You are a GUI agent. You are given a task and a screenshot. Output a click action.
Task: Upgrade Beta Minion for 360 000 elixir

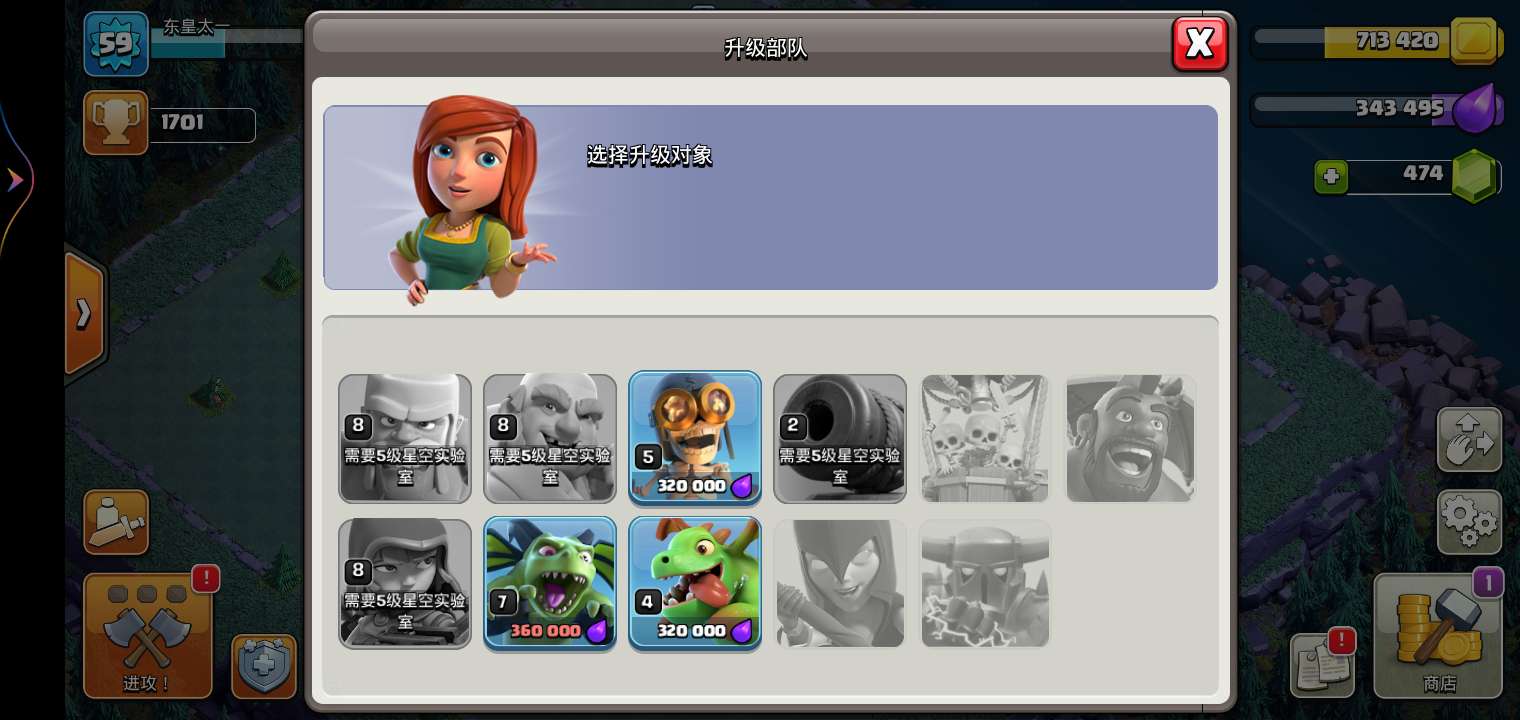(550, 583)
